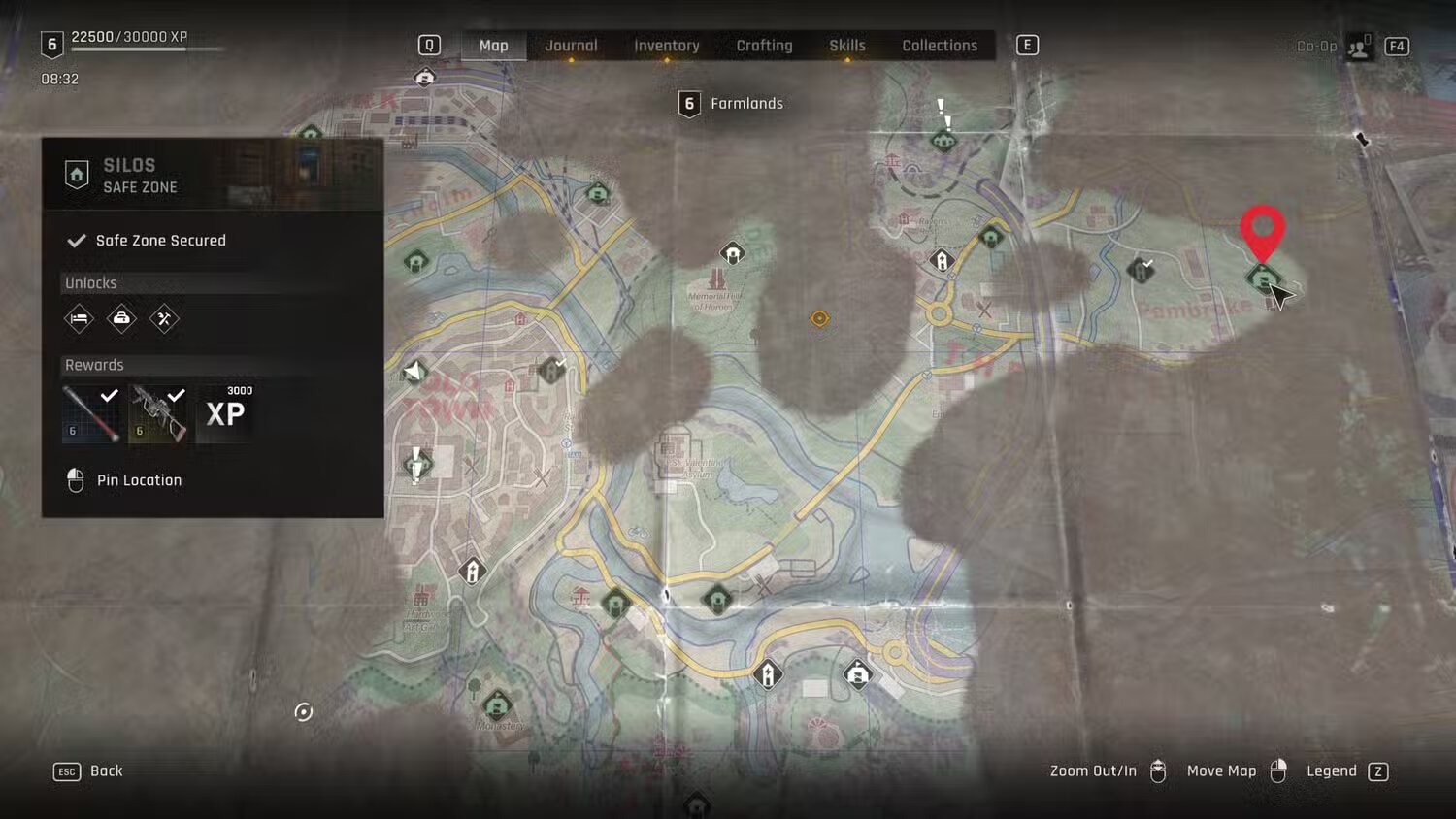Go to the Crafting tab
1456x819 pixels.
764,46
